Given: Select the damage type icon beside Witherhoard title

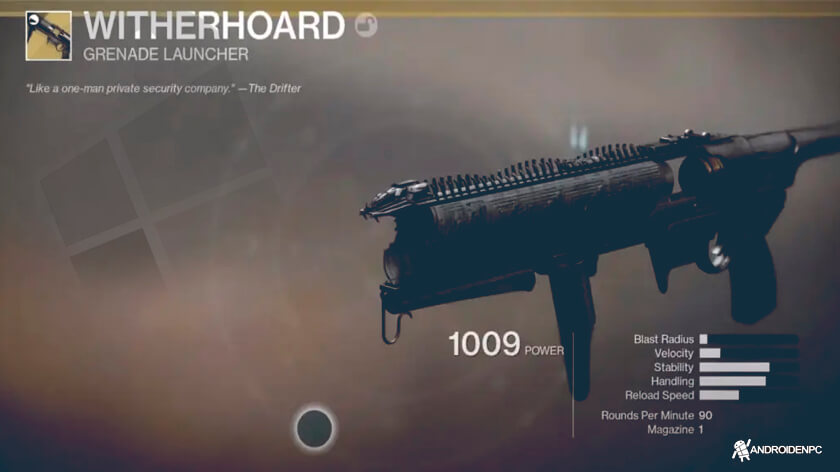Looking at the screenshot, I should 367,26.
